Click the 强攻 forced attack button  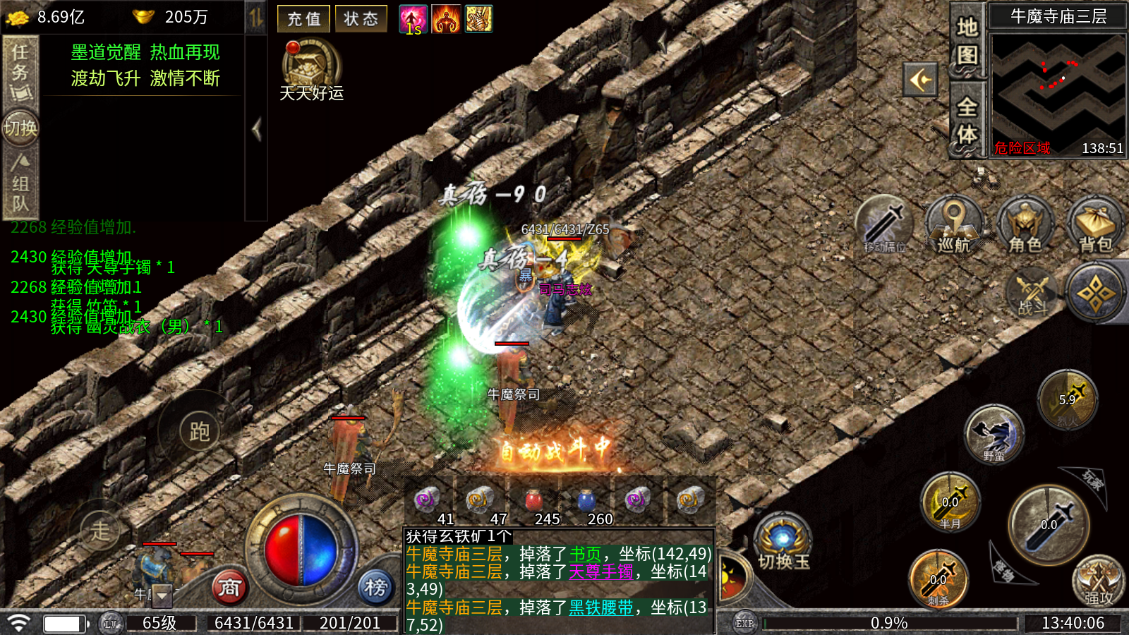point(1098,581)
